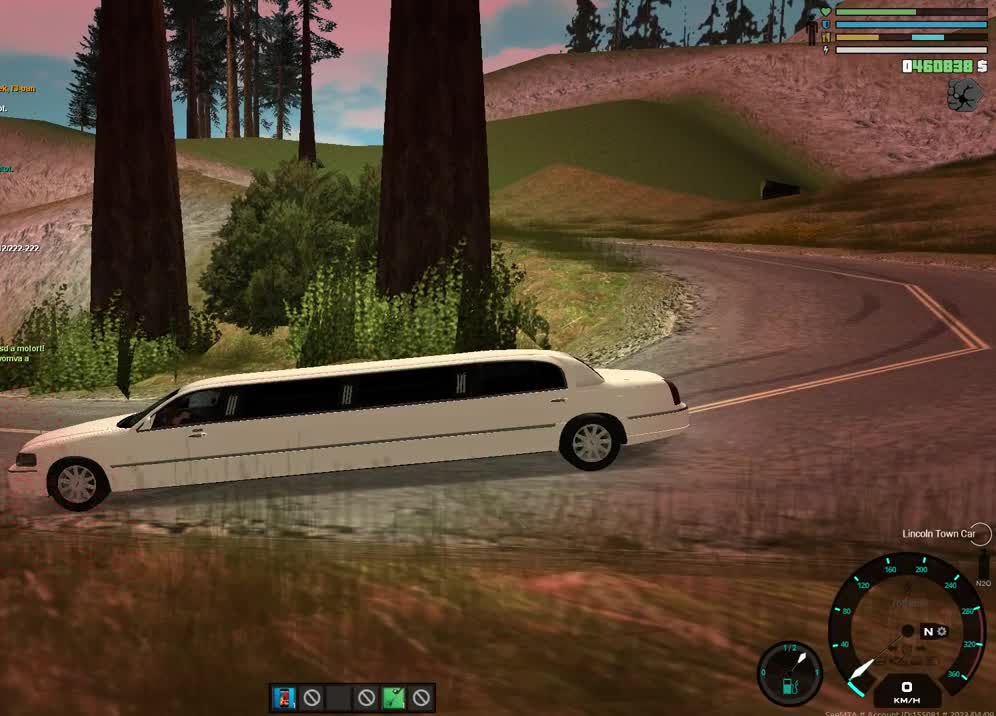Select the green item hotbar slot

coord(394,697)
